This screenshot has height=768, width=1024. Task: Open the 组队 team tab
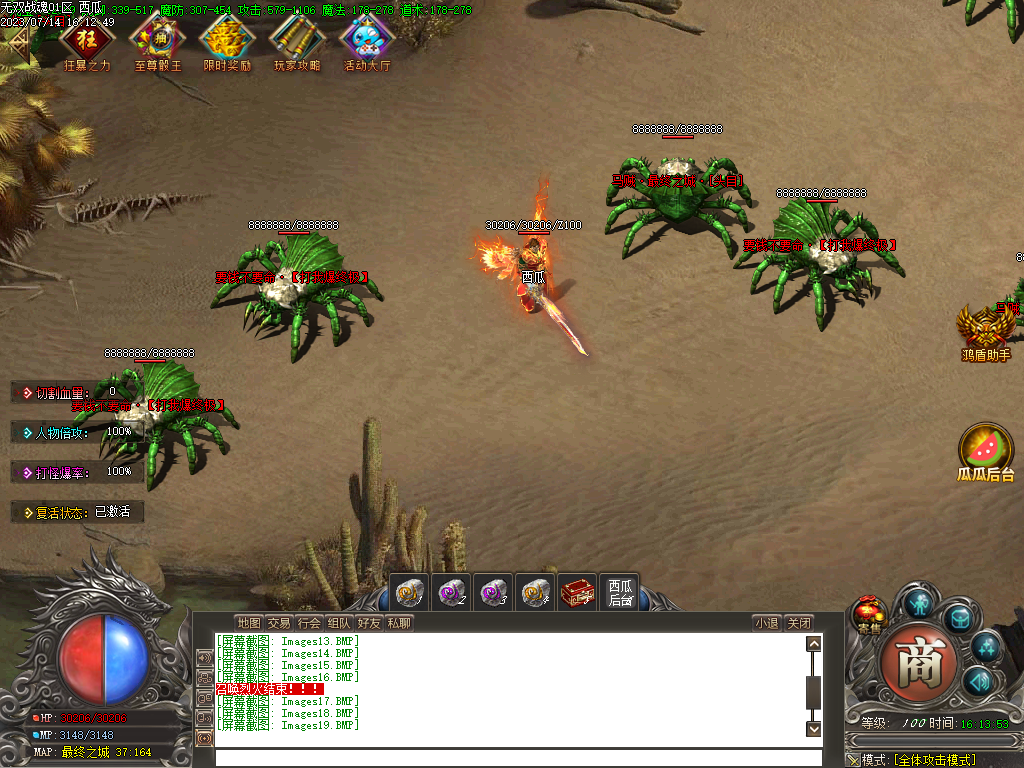click(x=339, y=623)
